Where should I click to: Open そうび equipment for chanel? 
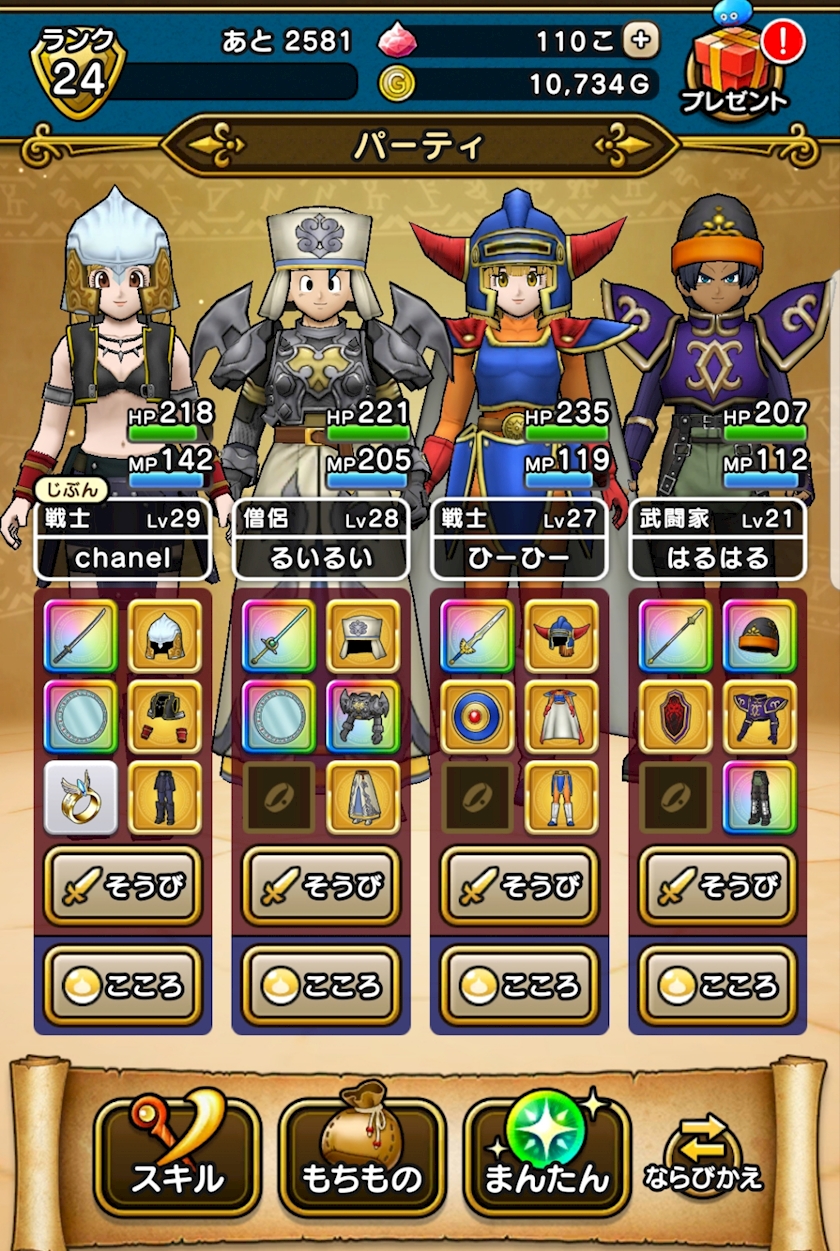123,885
